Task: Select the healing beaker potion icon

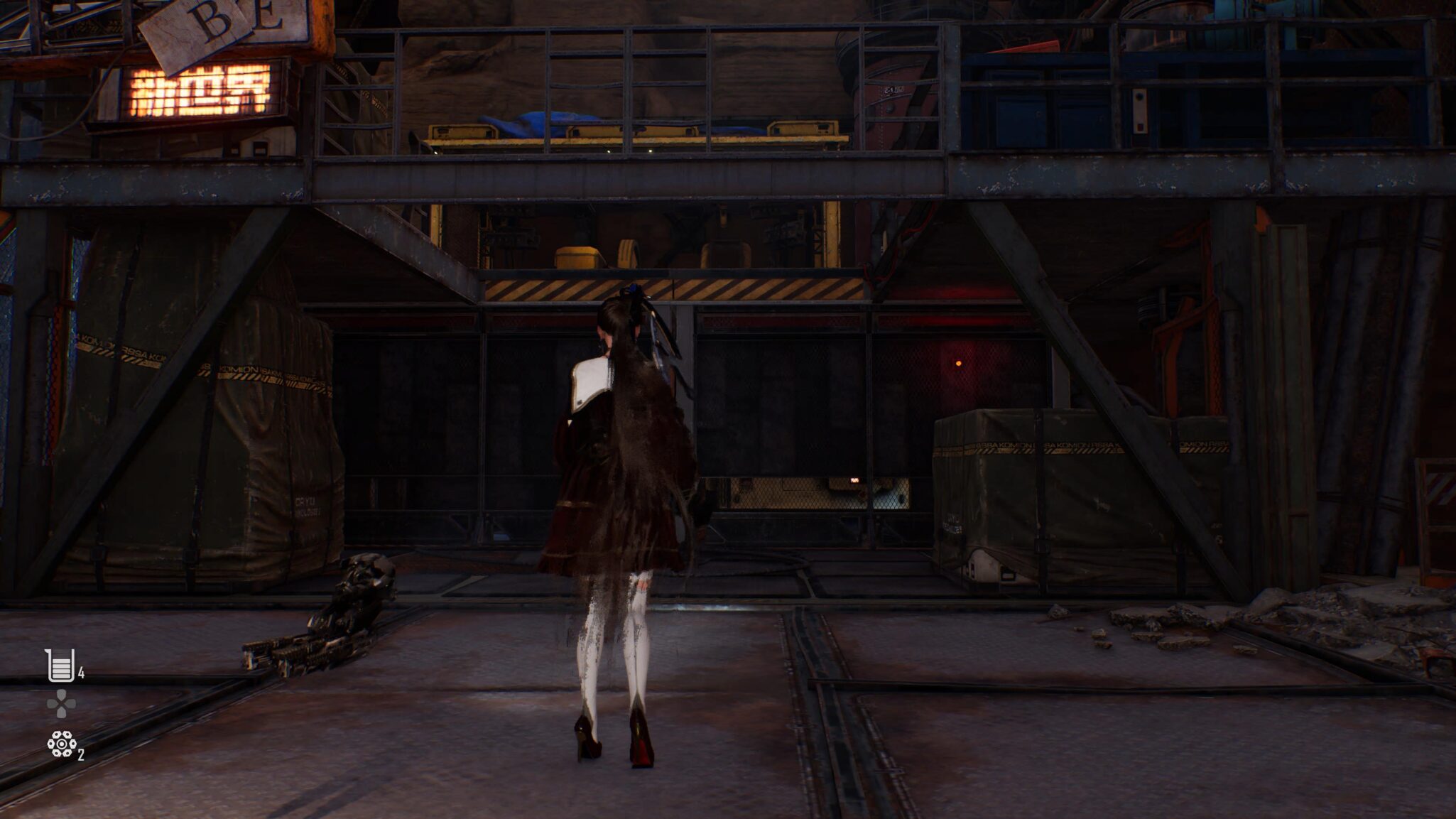Action: pos(60,666)
